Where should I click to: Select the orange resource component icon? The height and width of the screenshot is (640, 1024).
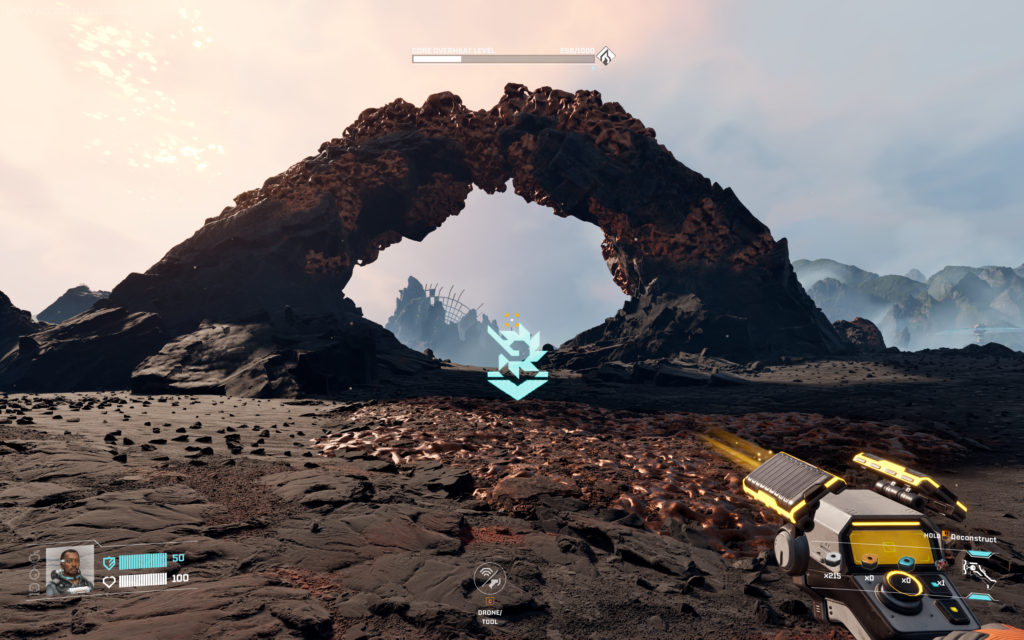[x=868, y=561]
